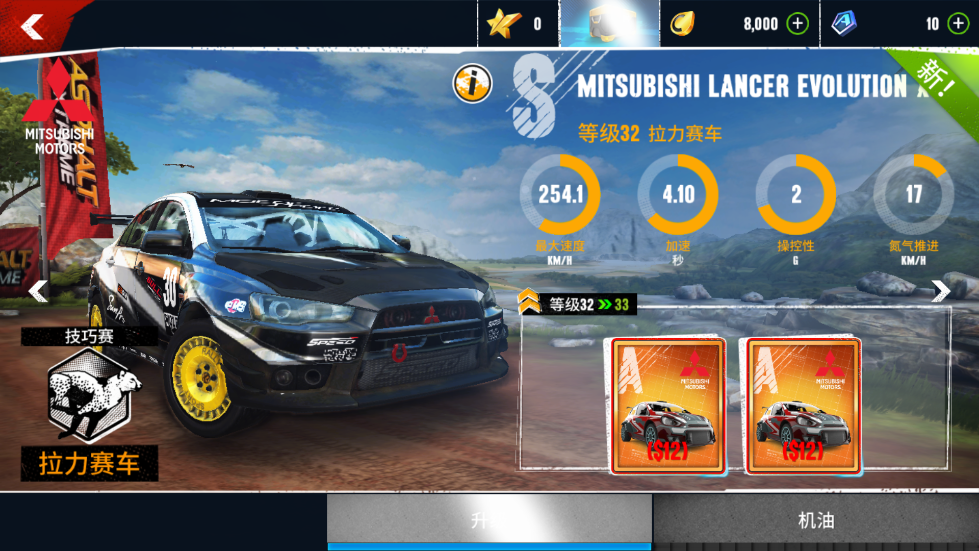Screen dimensions: 979x551
Task: Show car info with the orange i icon
Action: [471, 84]
